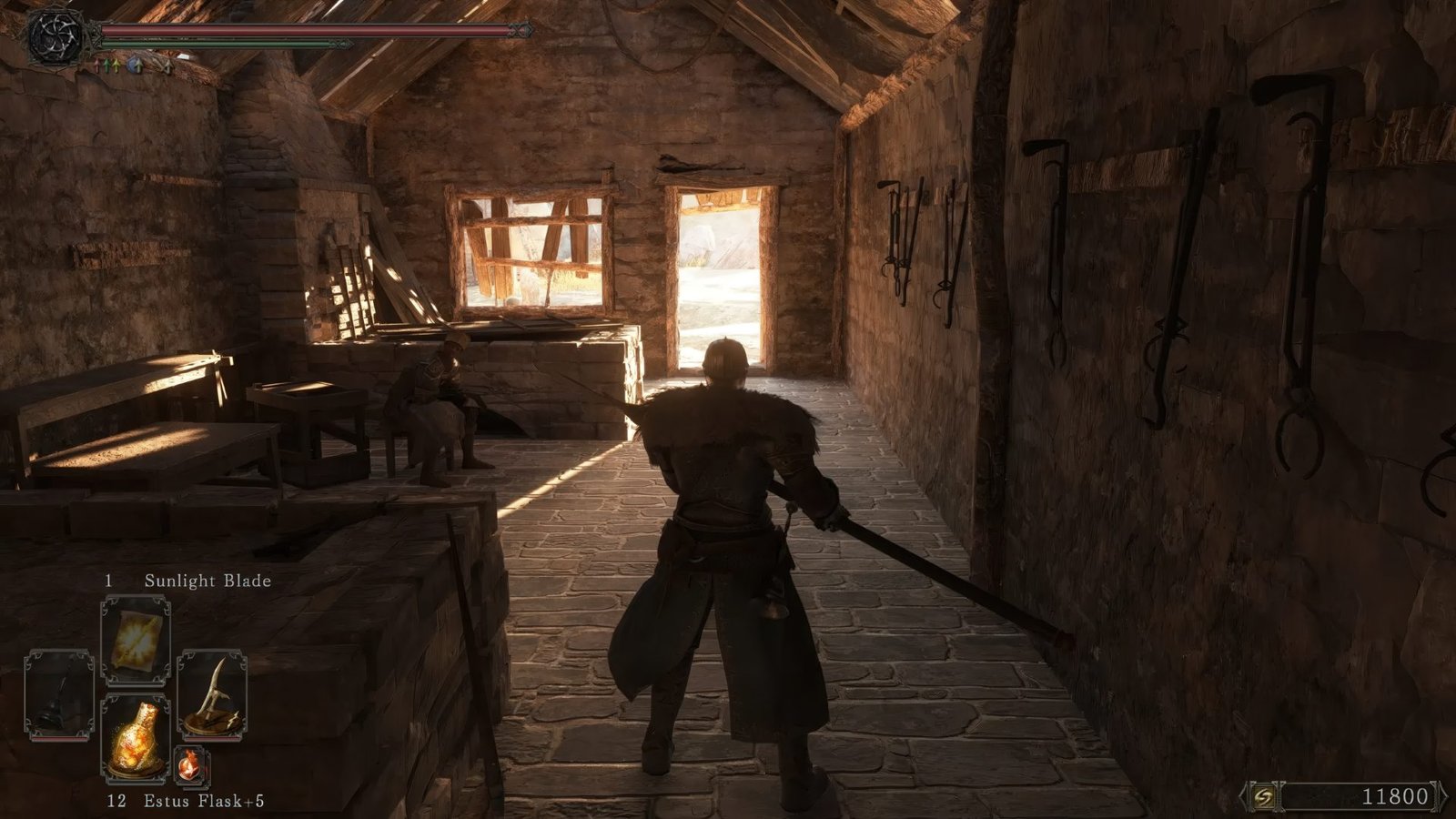Click the Sunlight Blade text label
Viewport: 1456px width, 819px height.
207,580
